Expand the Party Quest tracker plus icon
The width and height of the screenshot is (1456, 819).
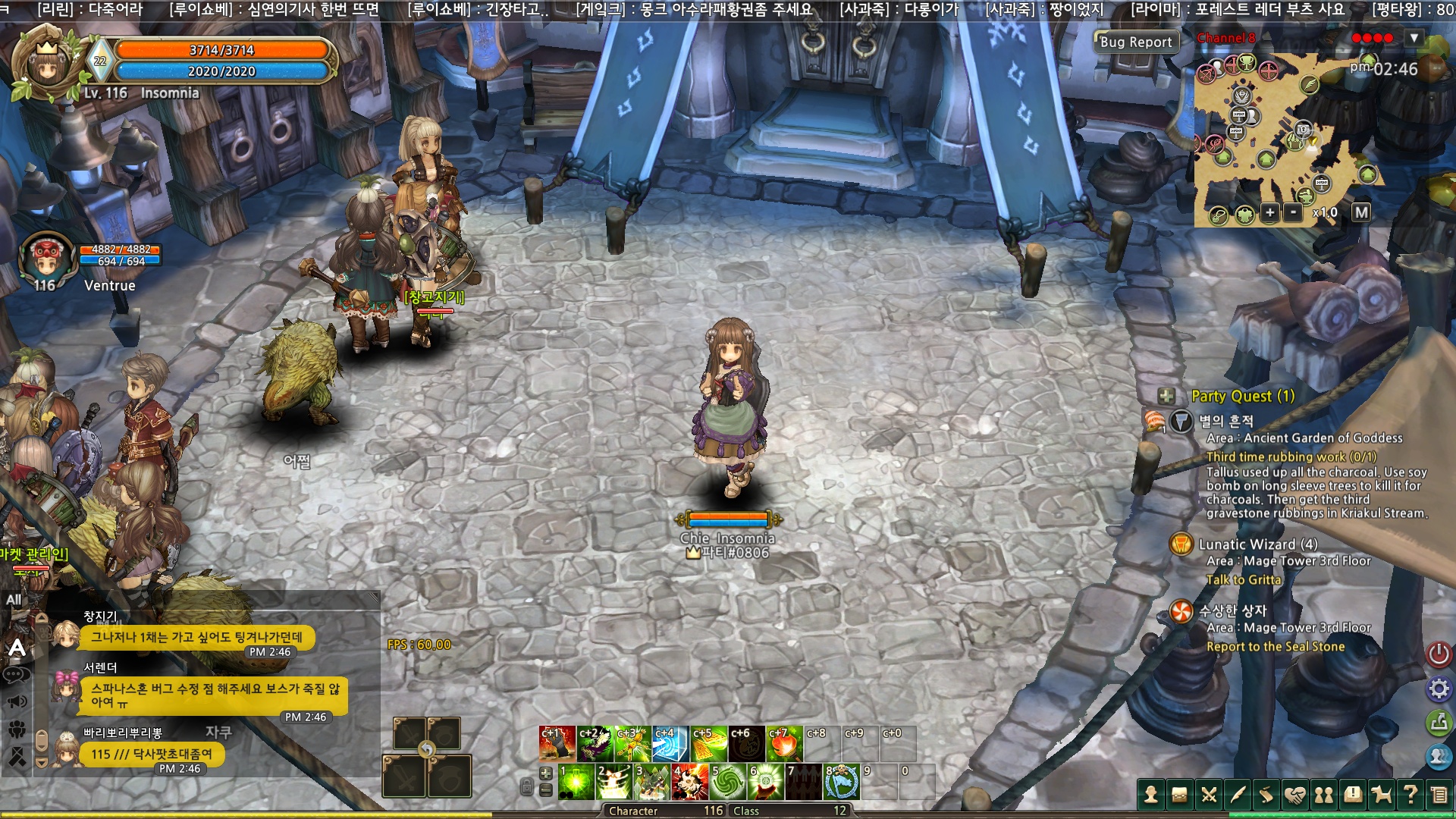coord(1166,396)
